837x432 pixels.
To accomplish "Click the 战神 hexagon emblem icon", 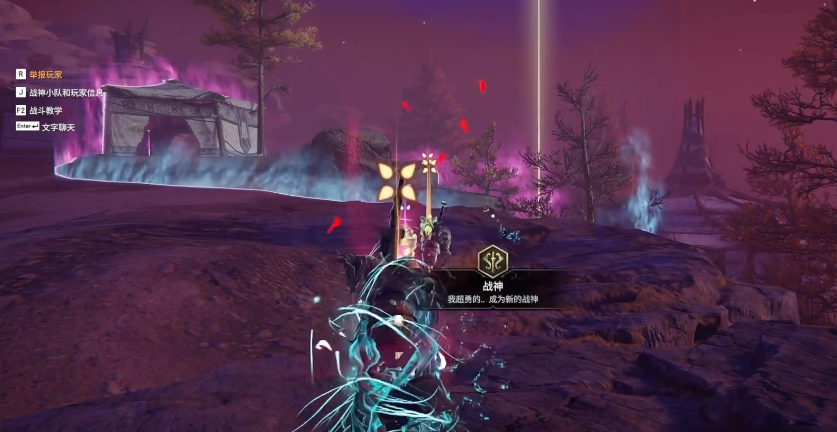I will [x=492, y=261].
